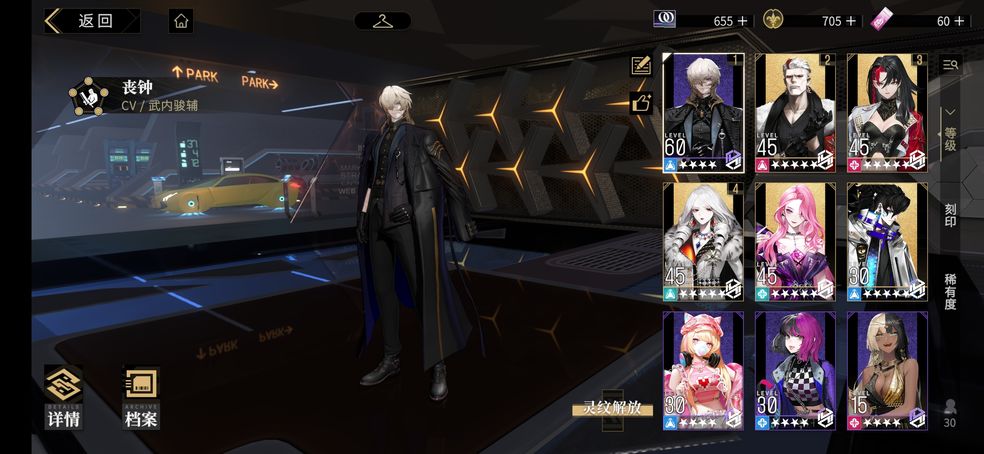The height and width of the screenshot is (454, 984).
Task: Open the edit note icon
Action: tap(641, 66)
